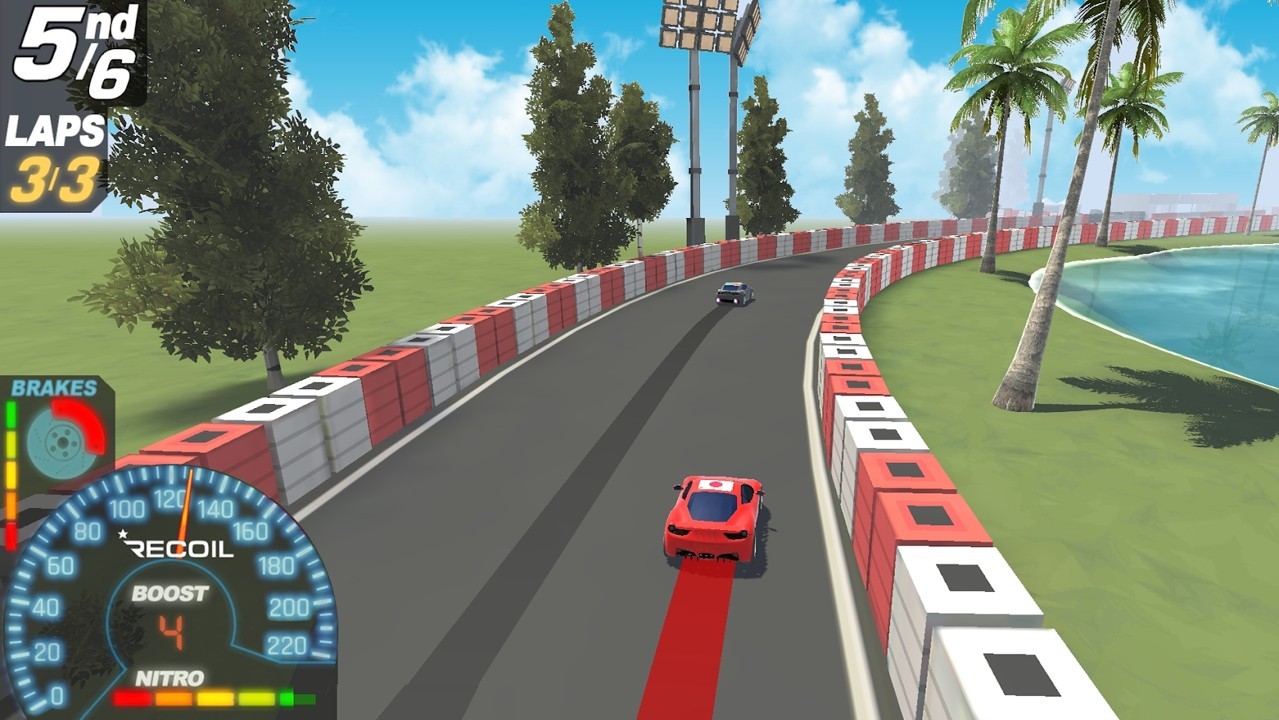Tap the Brakes disc icon
The image size is (1279, 720).
[x=62, y=437]
